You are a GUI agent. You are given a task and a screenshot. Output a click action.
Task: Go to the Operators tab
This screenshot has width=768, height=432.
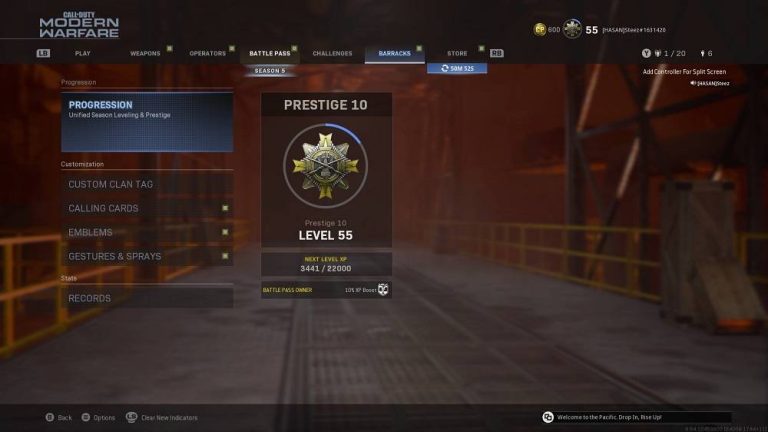coord(207,53)
